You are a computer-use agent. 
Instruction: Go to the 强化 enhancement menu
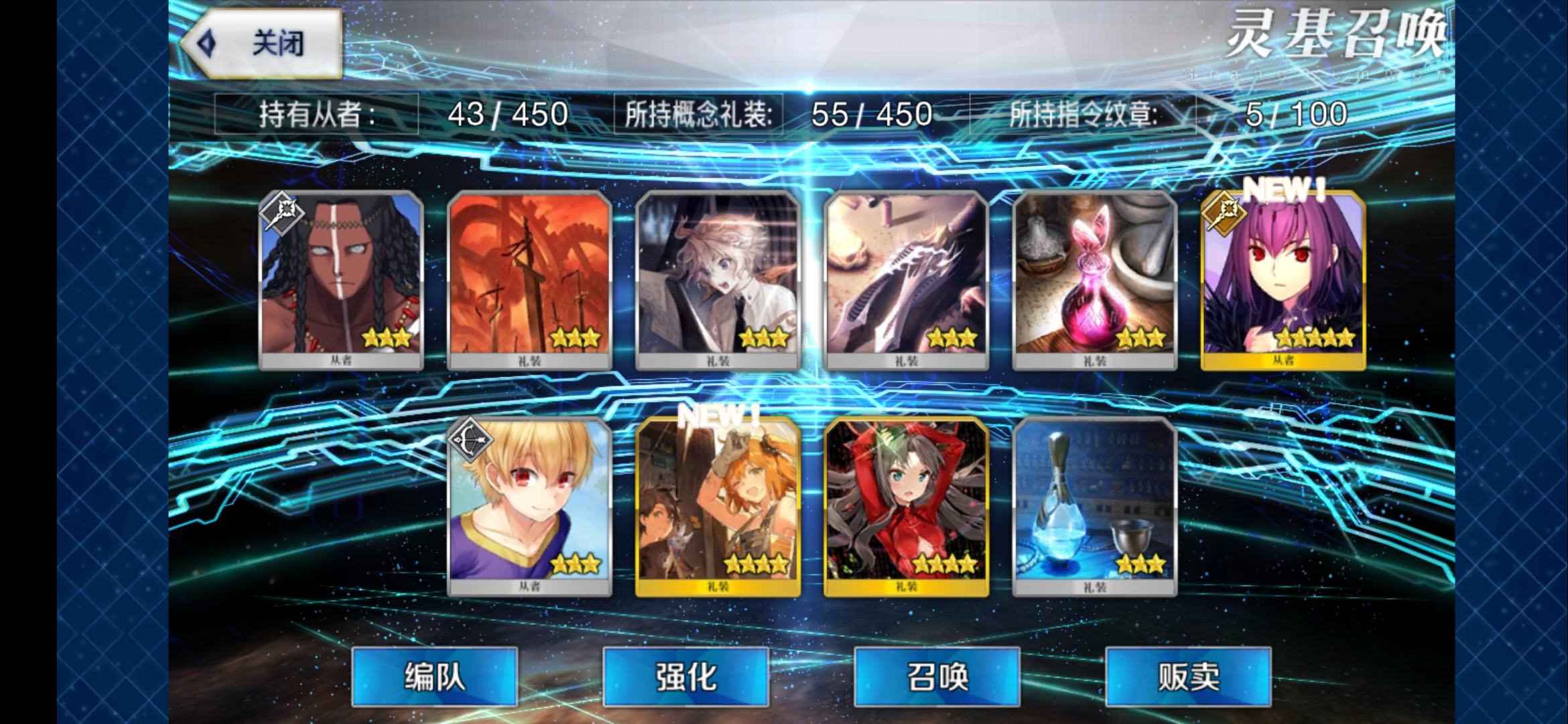(x=685, y=676)
